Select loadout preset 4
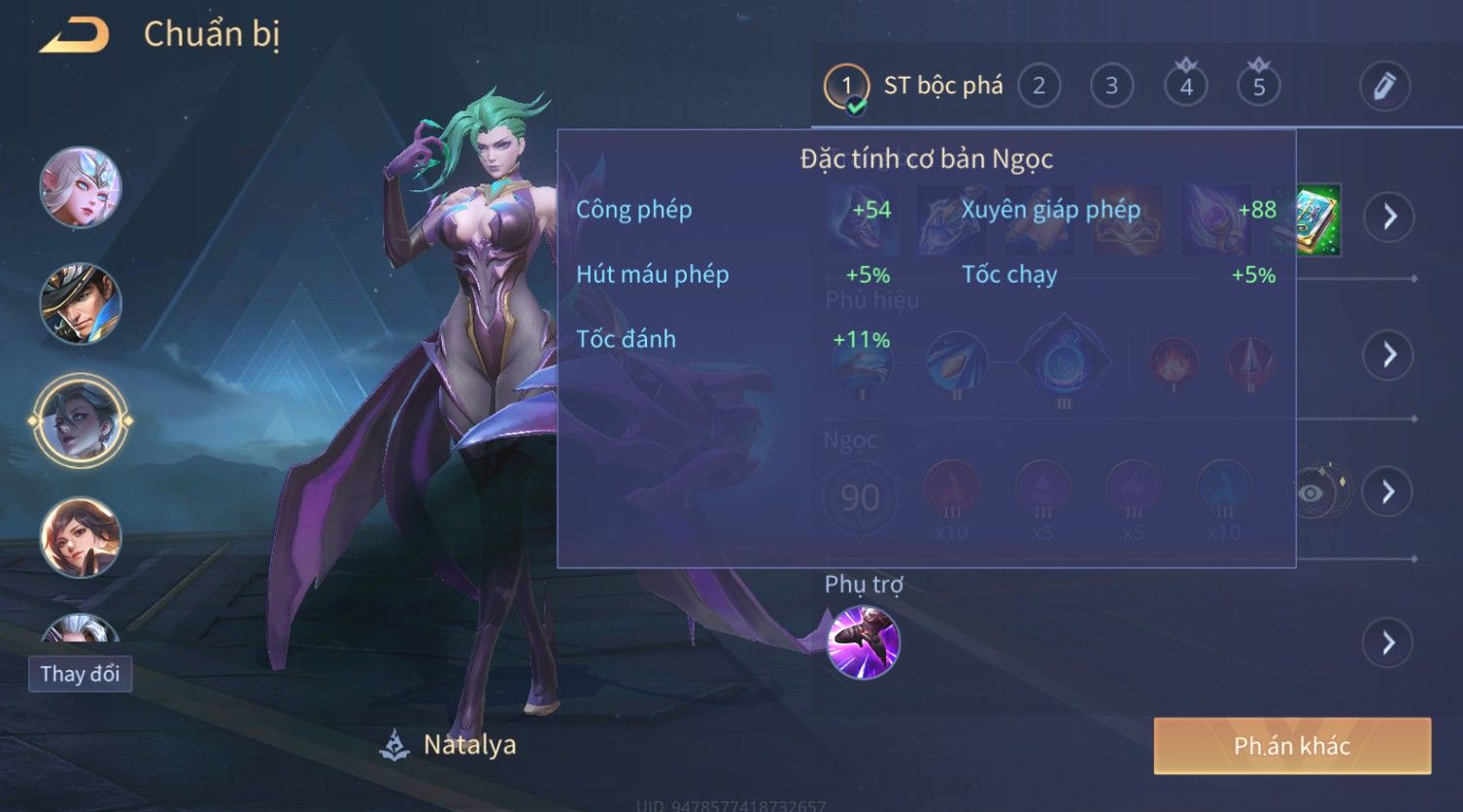 click(1185, 86)
